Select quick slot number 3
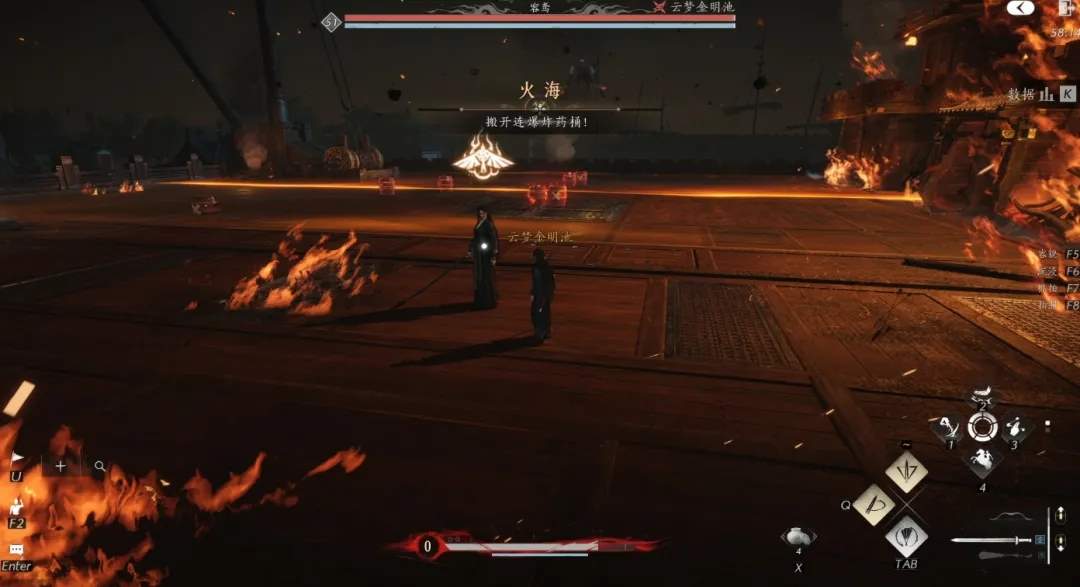 (x=1014, y=428)
